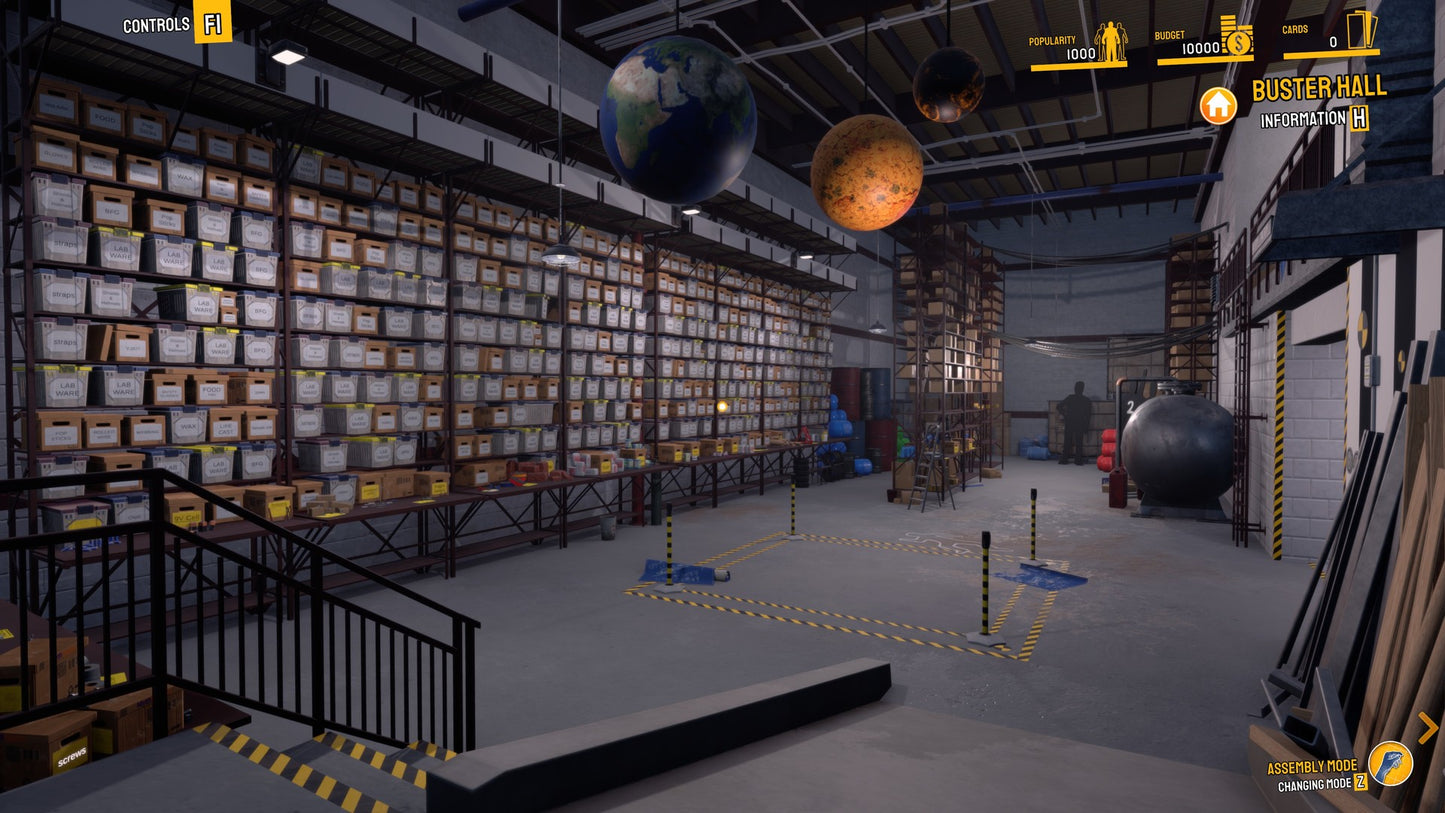
Task: Click the orange arrow at the screen edge
Action: pos(1427,727)
